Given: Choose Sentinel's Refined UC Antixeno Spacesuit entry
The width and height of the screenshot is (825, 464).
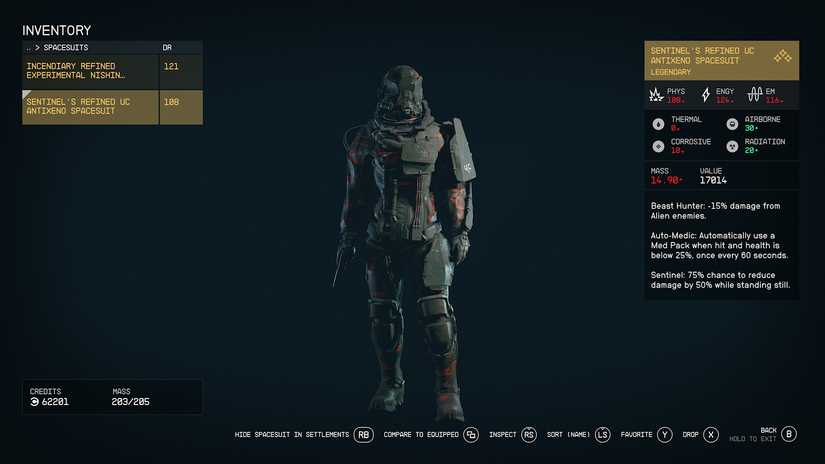Looking at the screenshot, I should tap(112, 106).
